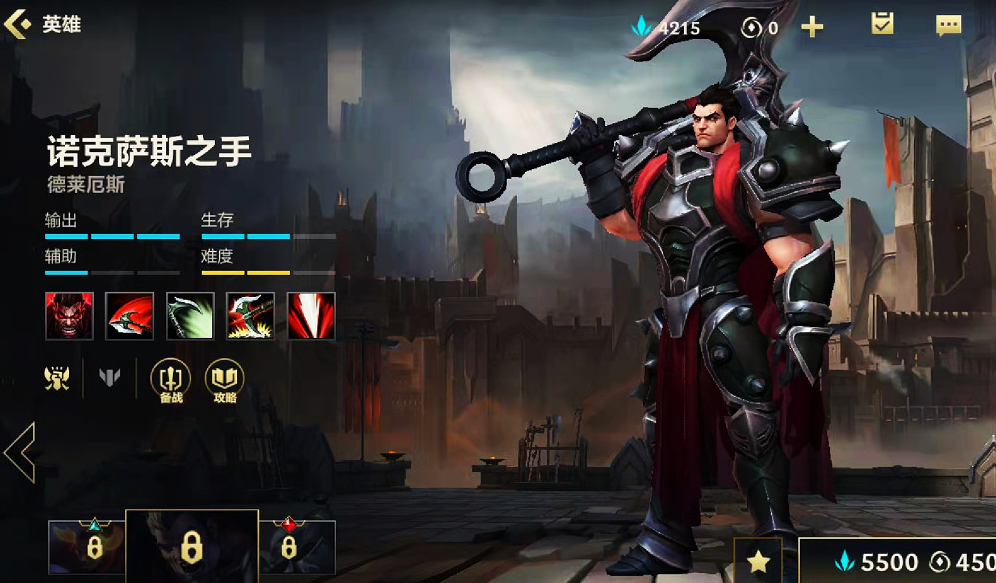Screen dimensions: 996x583
Task: Select the locked skin with red gem
Action: click(x=296, y=546)
